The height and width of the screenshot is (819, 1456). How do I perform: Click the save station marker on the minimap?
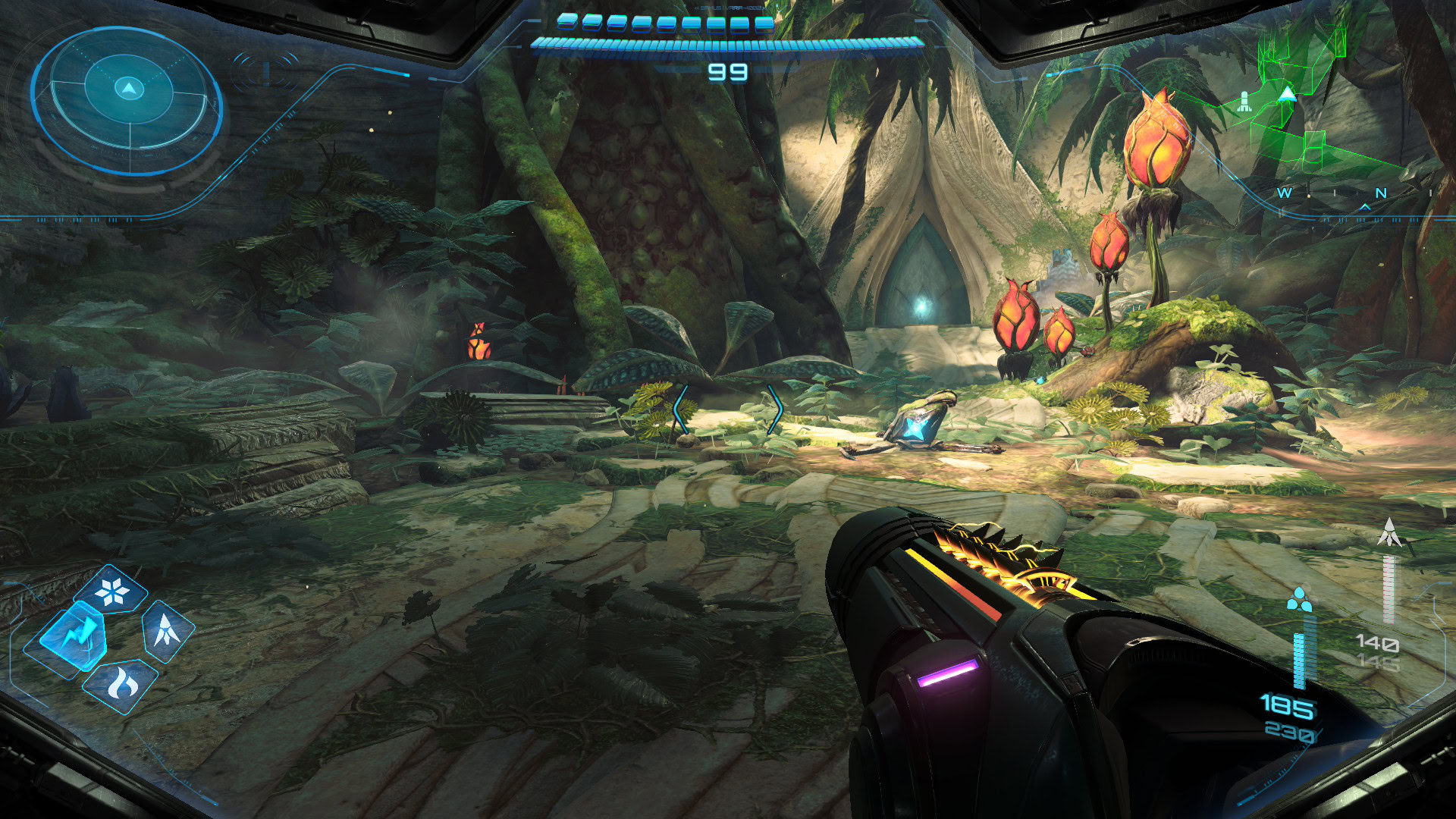pos(1244,102)
